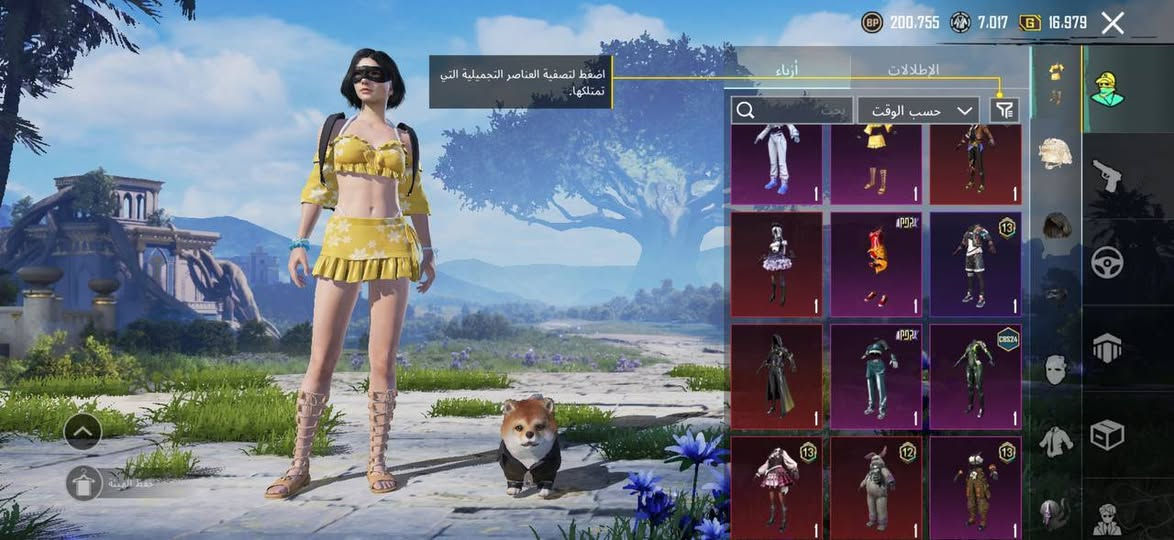Select the brown bob hair subcategory
Screen dimensions: 1174x540
(1056, 225)
